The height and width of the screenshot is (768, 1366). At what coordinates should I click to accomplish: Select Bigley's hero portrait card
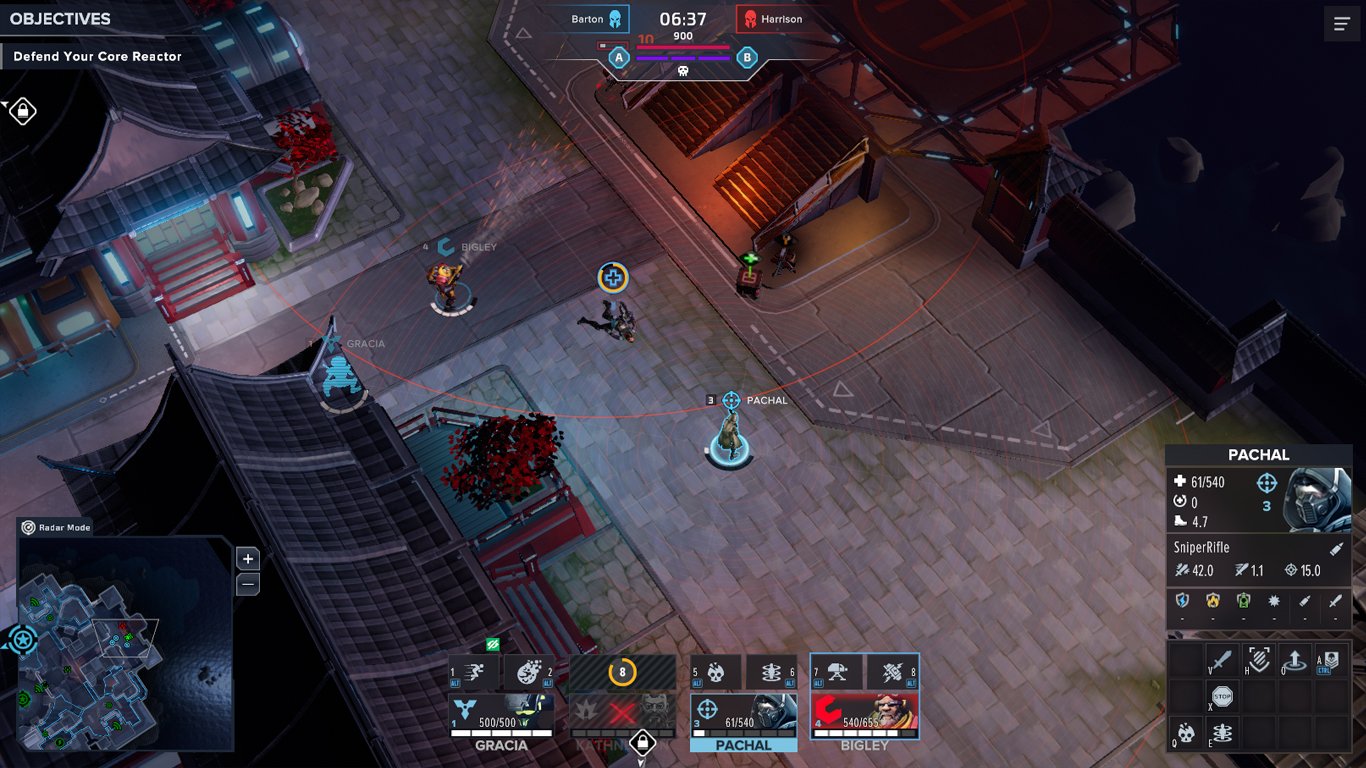tap(864, 714)
